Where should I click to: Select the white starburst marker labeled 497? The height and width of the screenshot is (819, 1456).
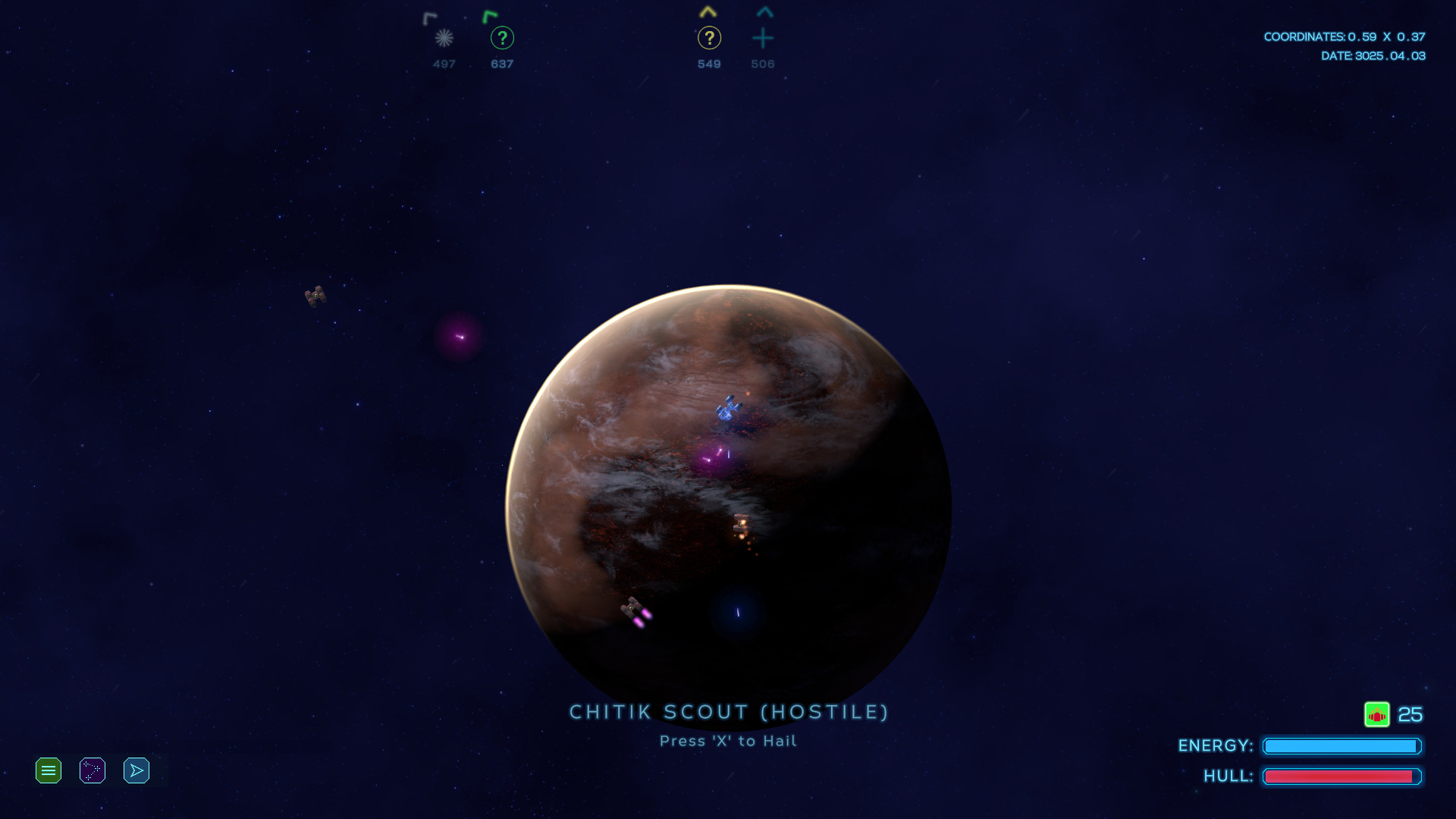tap(444, 39)
